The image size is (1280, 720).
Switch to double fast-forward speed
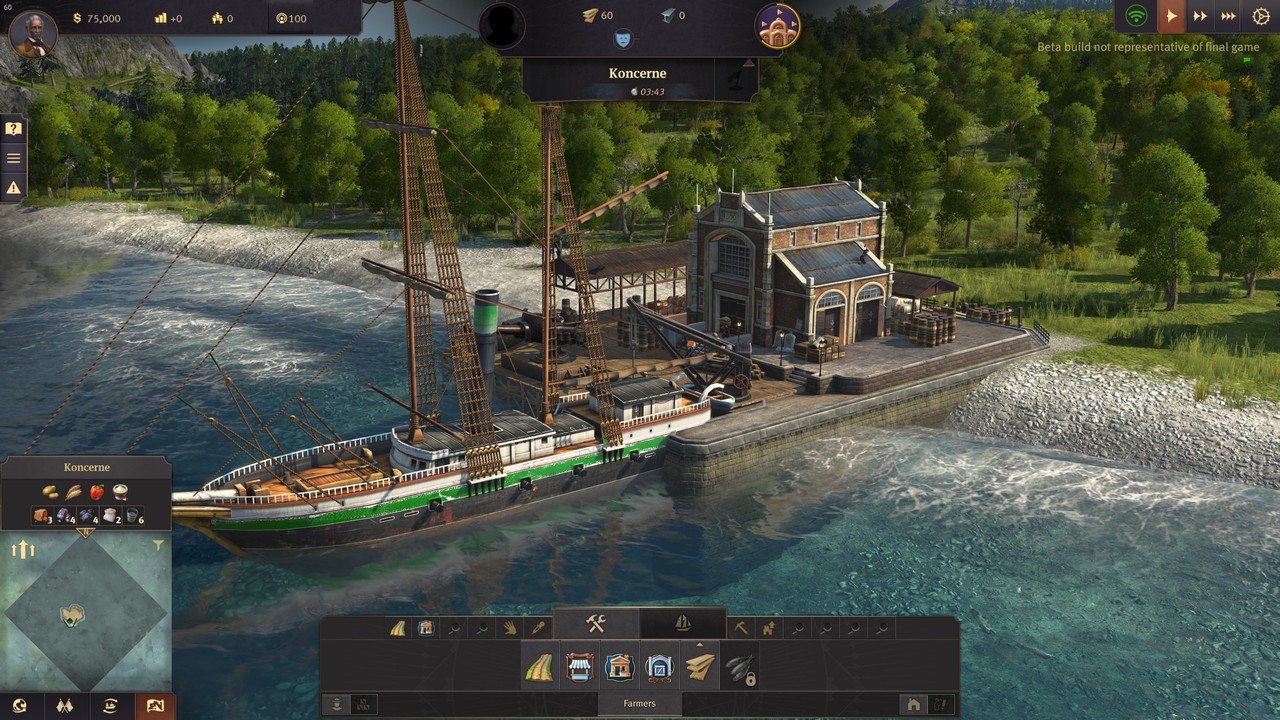(1199, 16)
